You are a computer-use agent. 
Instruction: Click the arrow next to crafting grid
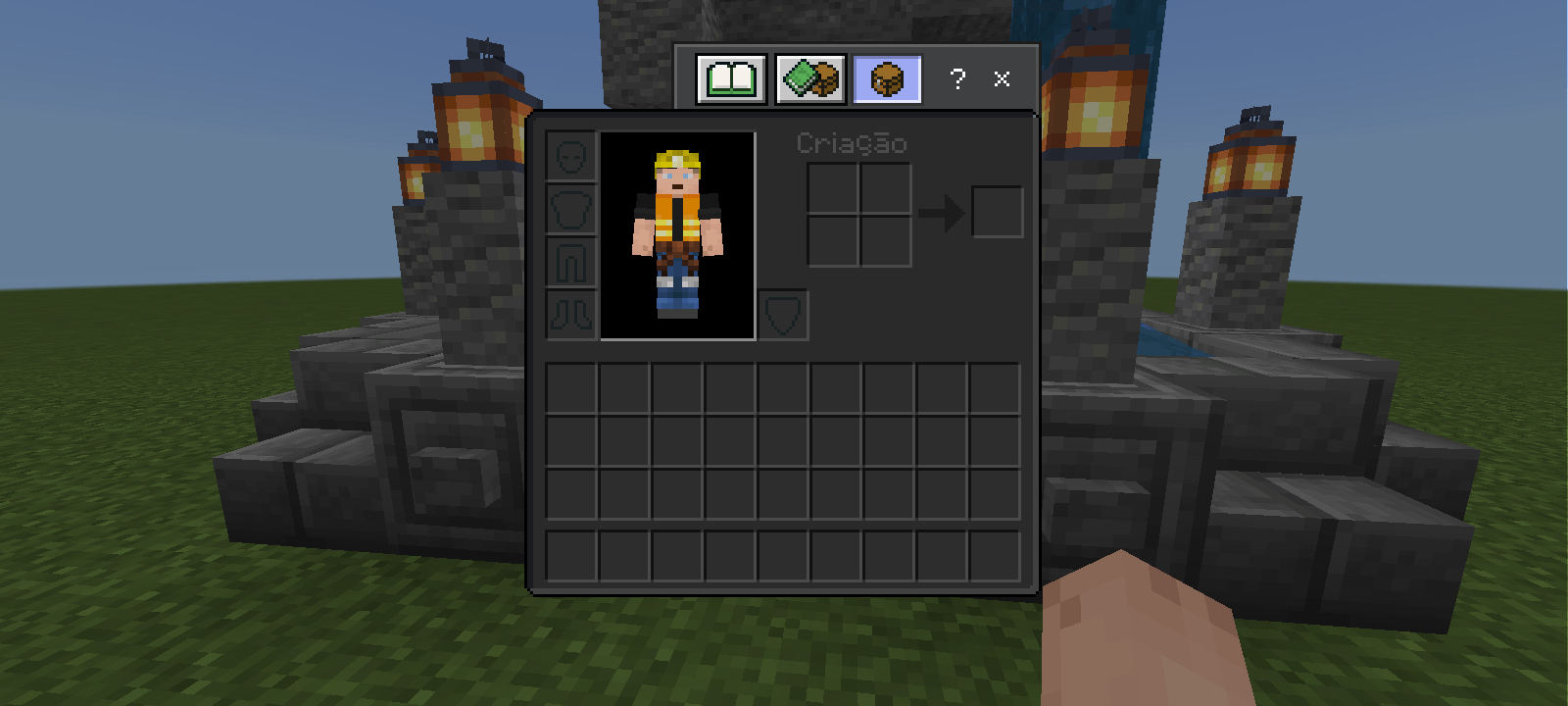pos(944,212)
